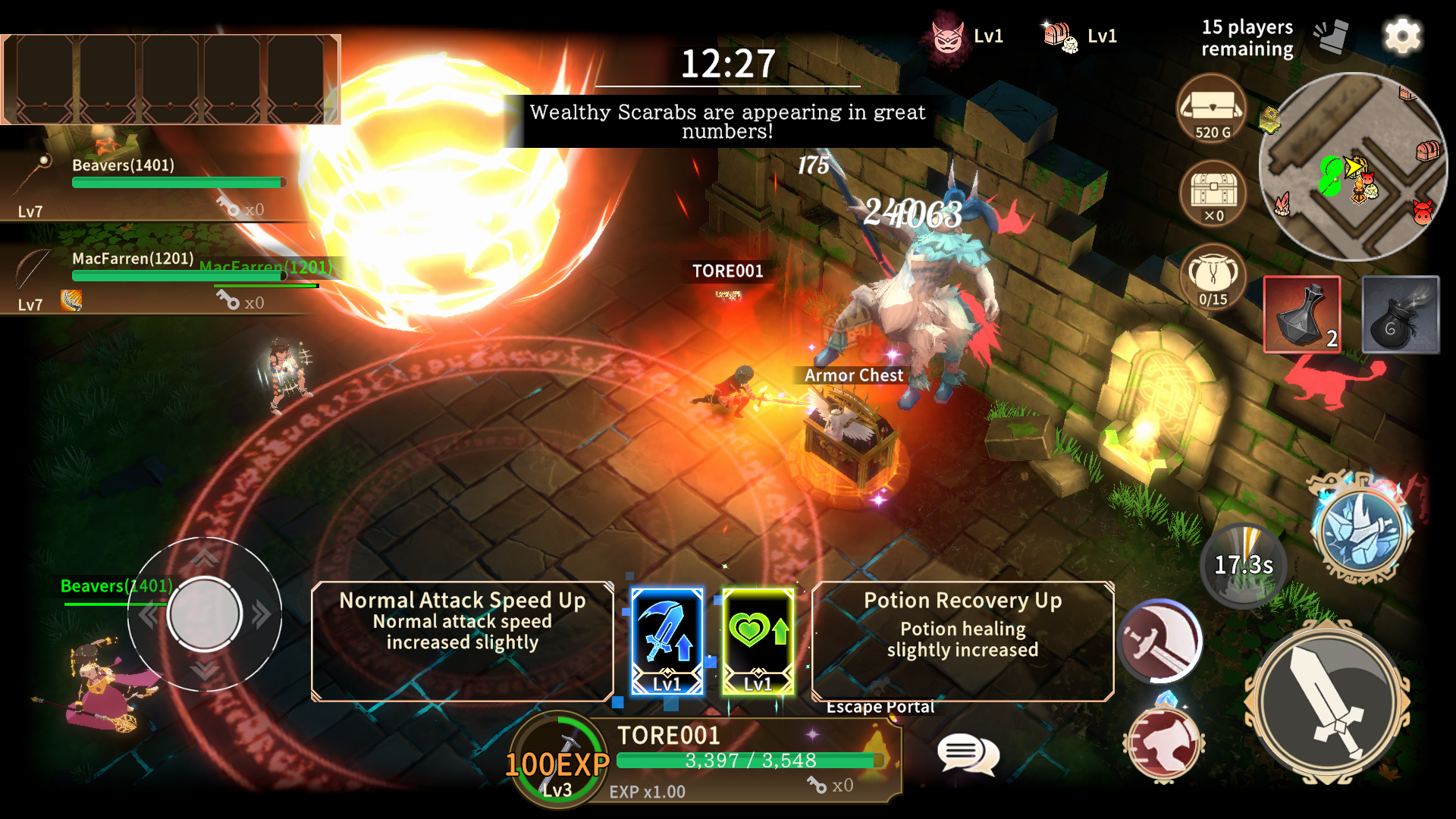Image resolution: width=1456 pixels, height=819 pixels.
Task: Select the dark pouch item slot
Action: [x=1400, y=315]
